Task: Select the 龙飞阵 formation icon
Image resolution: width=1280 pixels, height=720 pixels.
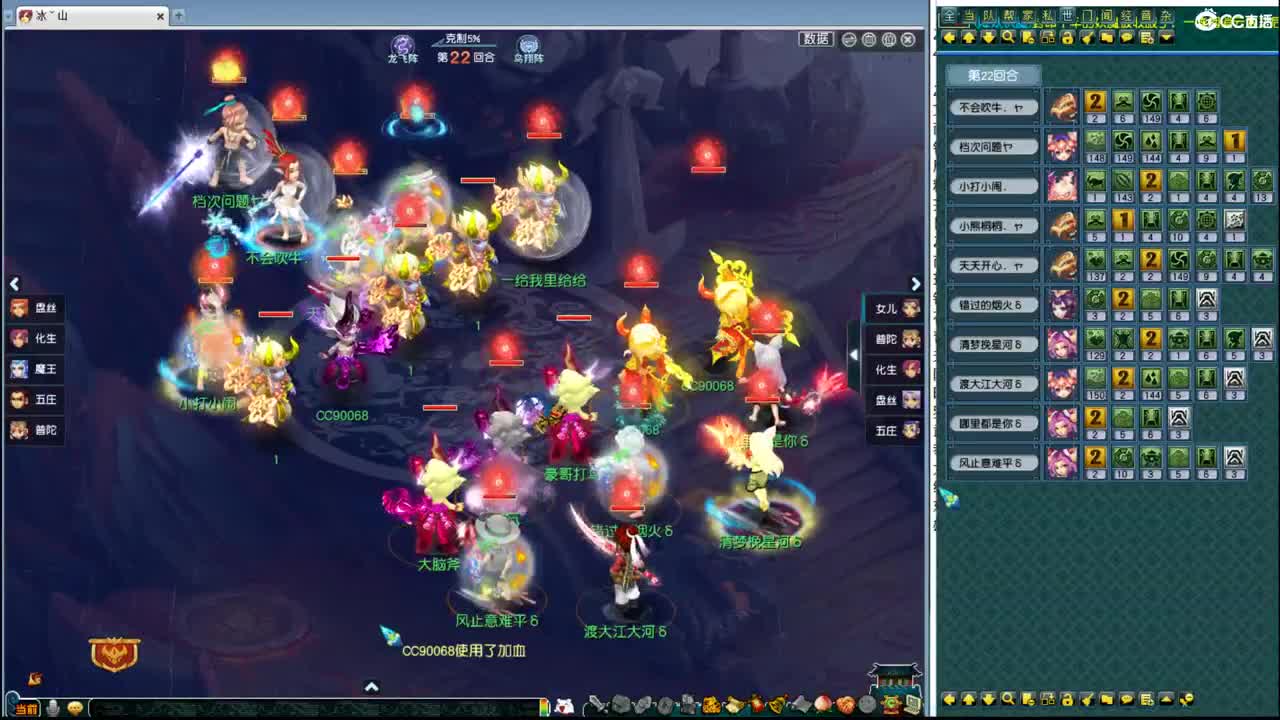Action: click(x=402, y=44)
